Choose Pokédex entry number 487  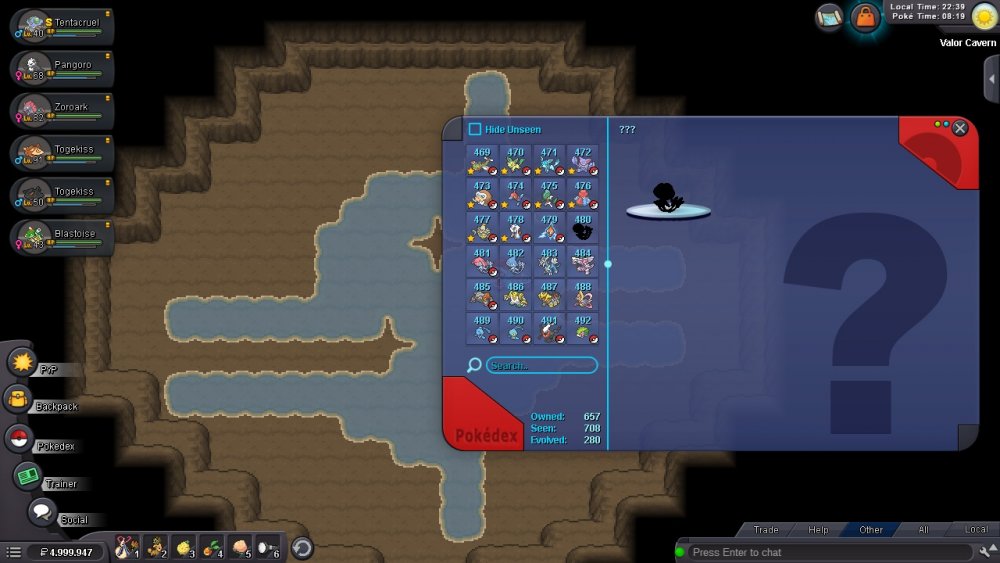tap(549, 294)
